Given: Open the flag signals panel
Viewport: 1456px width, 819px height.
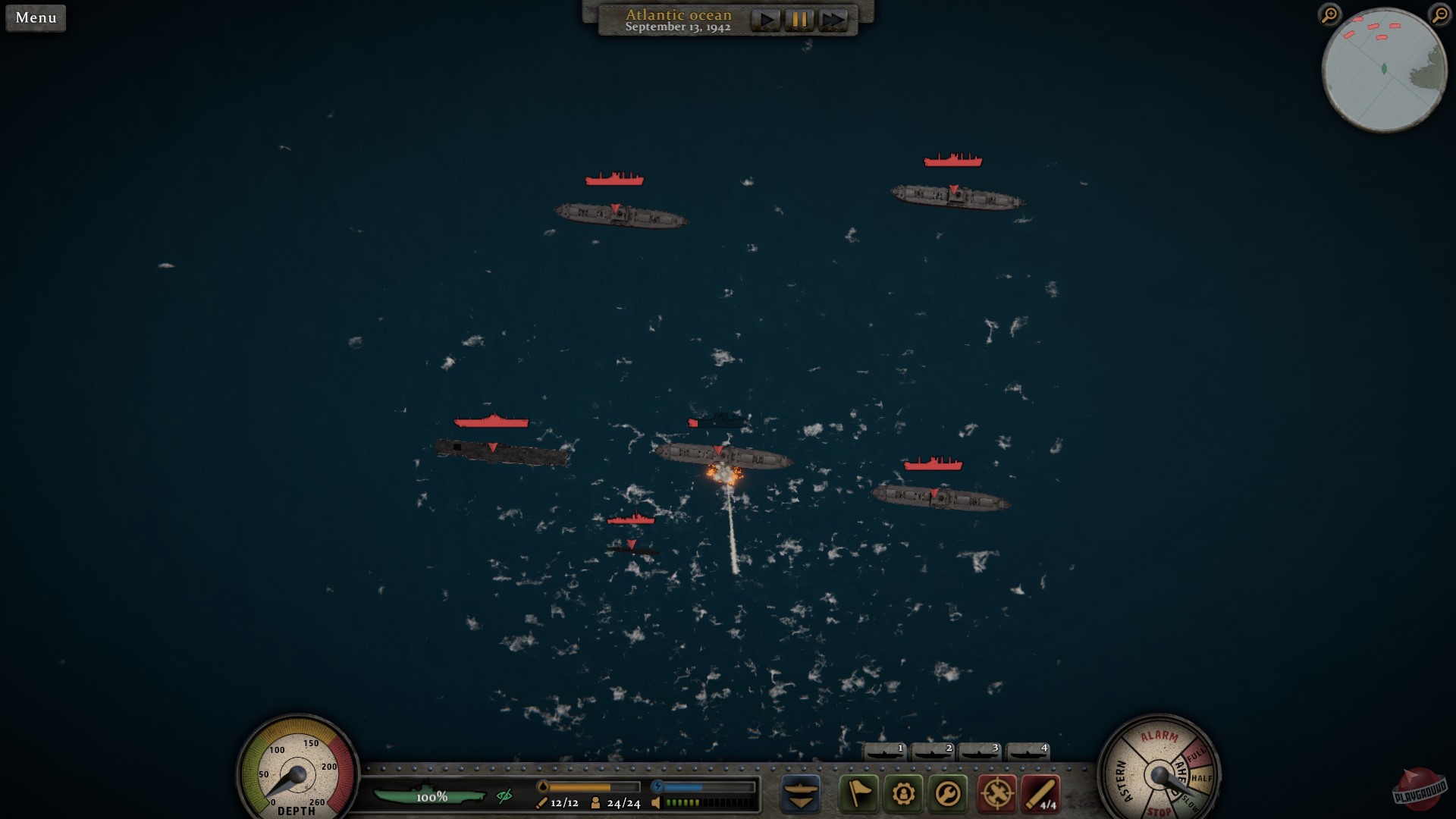Looking at the screenshot, I should click(858, 795).
